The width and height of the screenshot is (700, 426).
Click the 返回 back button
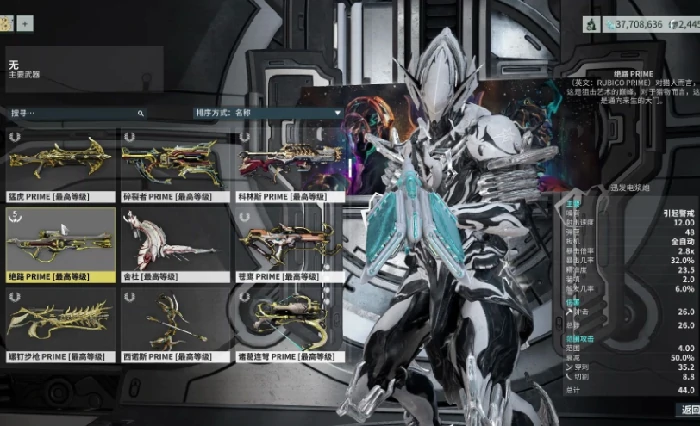coord(688,409)
